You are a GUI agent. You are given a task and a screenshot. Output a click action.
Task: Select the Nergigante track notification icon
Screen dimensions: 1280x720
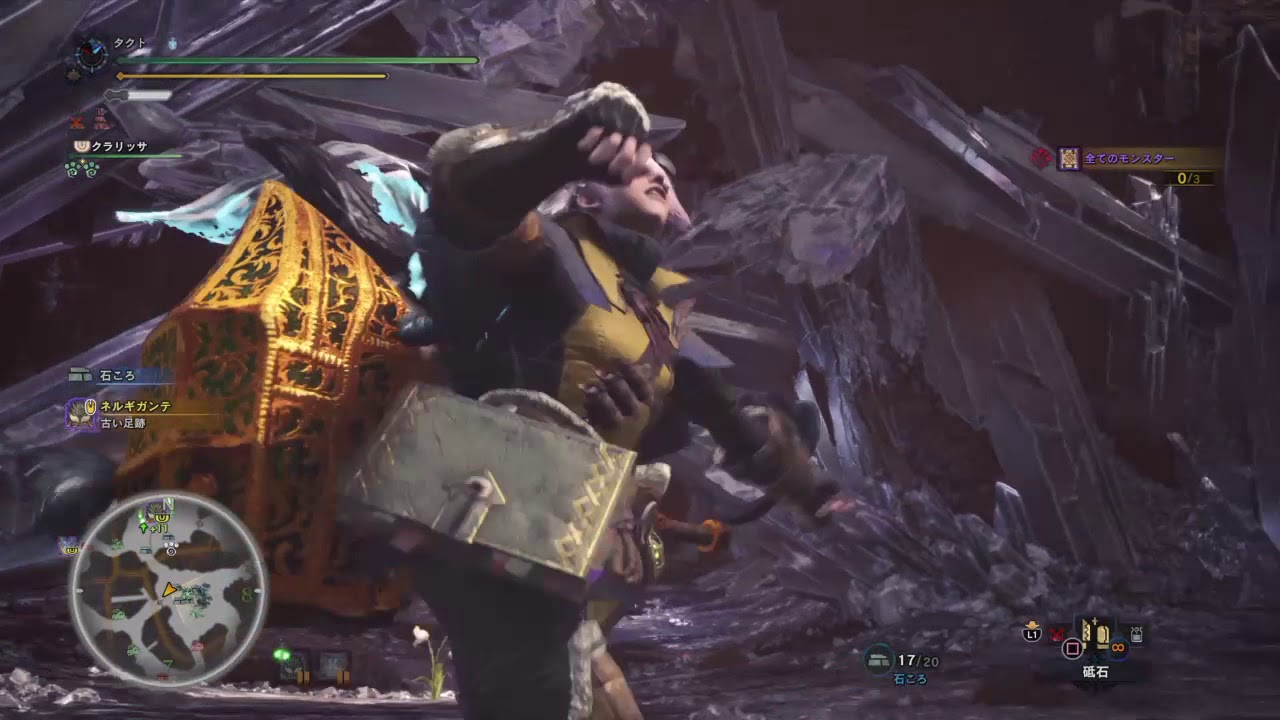pos(79,412)
